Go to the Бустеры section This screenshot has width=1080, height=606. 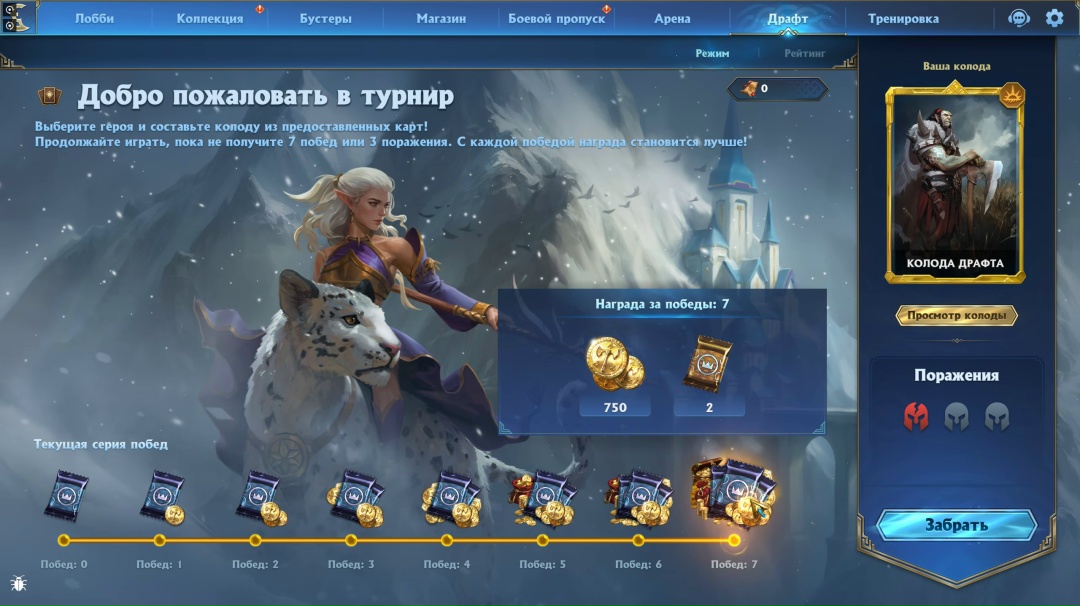tap(325, 18)
